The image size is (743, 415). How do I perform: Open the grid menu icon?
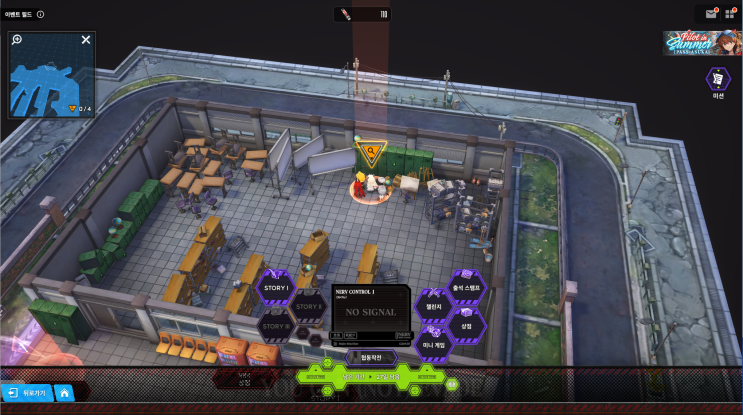point(729,13)
